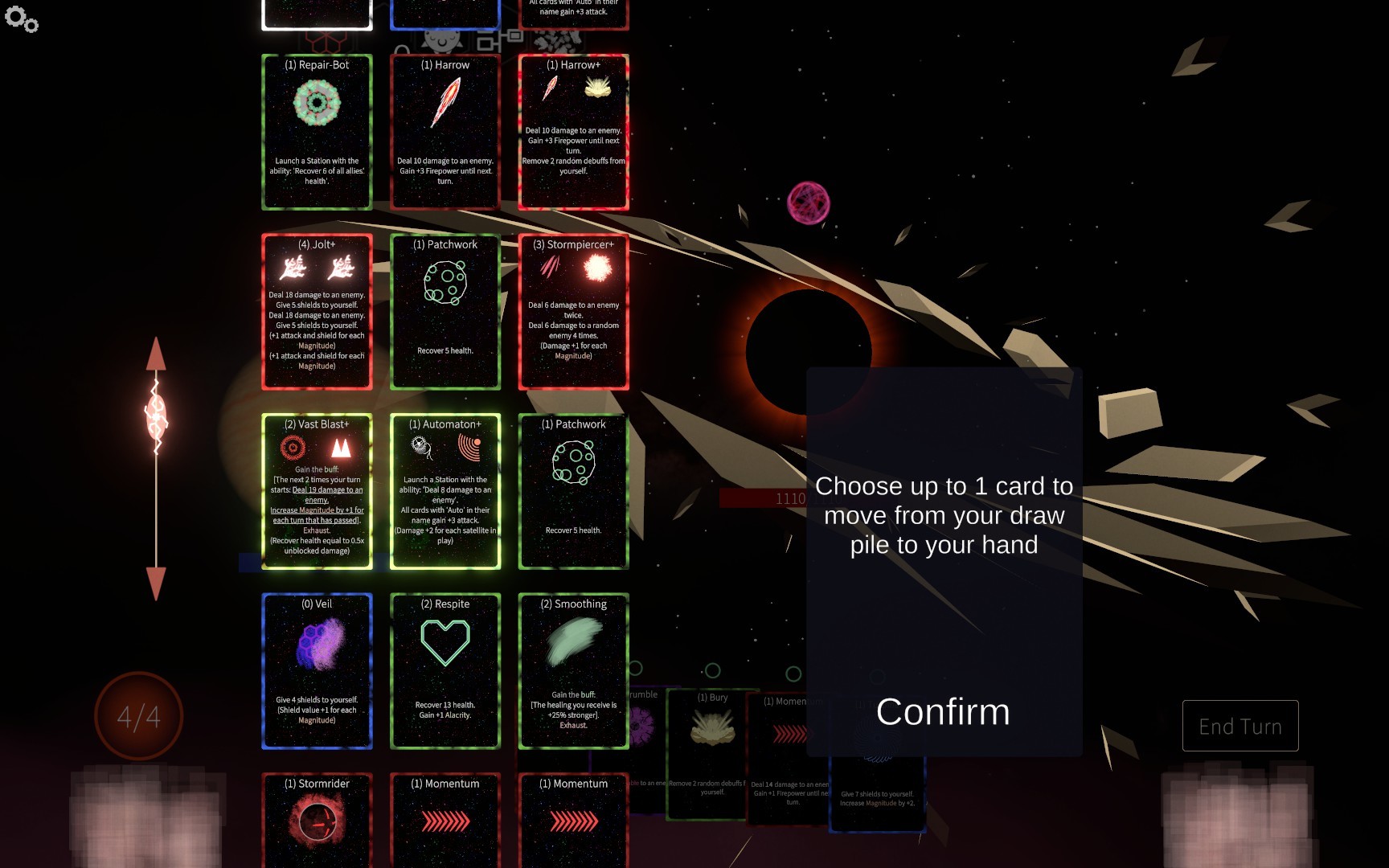Choose the Stormpiercer+ card
Viewport: 1389px width, 868px height.
click(x=573, y=312)
